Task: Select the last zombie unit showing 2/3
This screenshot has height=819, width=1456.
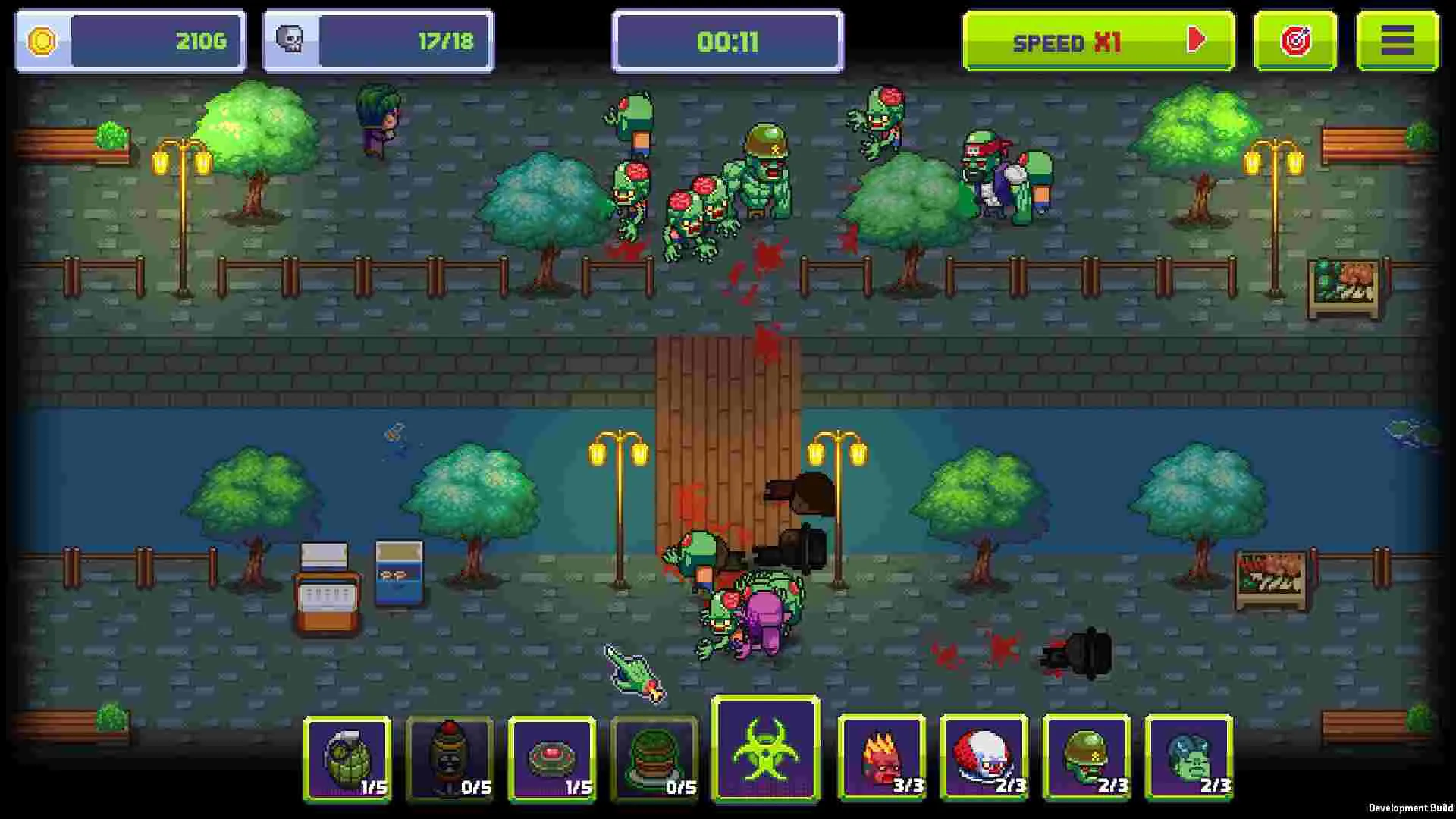Action: [1188, 761]
